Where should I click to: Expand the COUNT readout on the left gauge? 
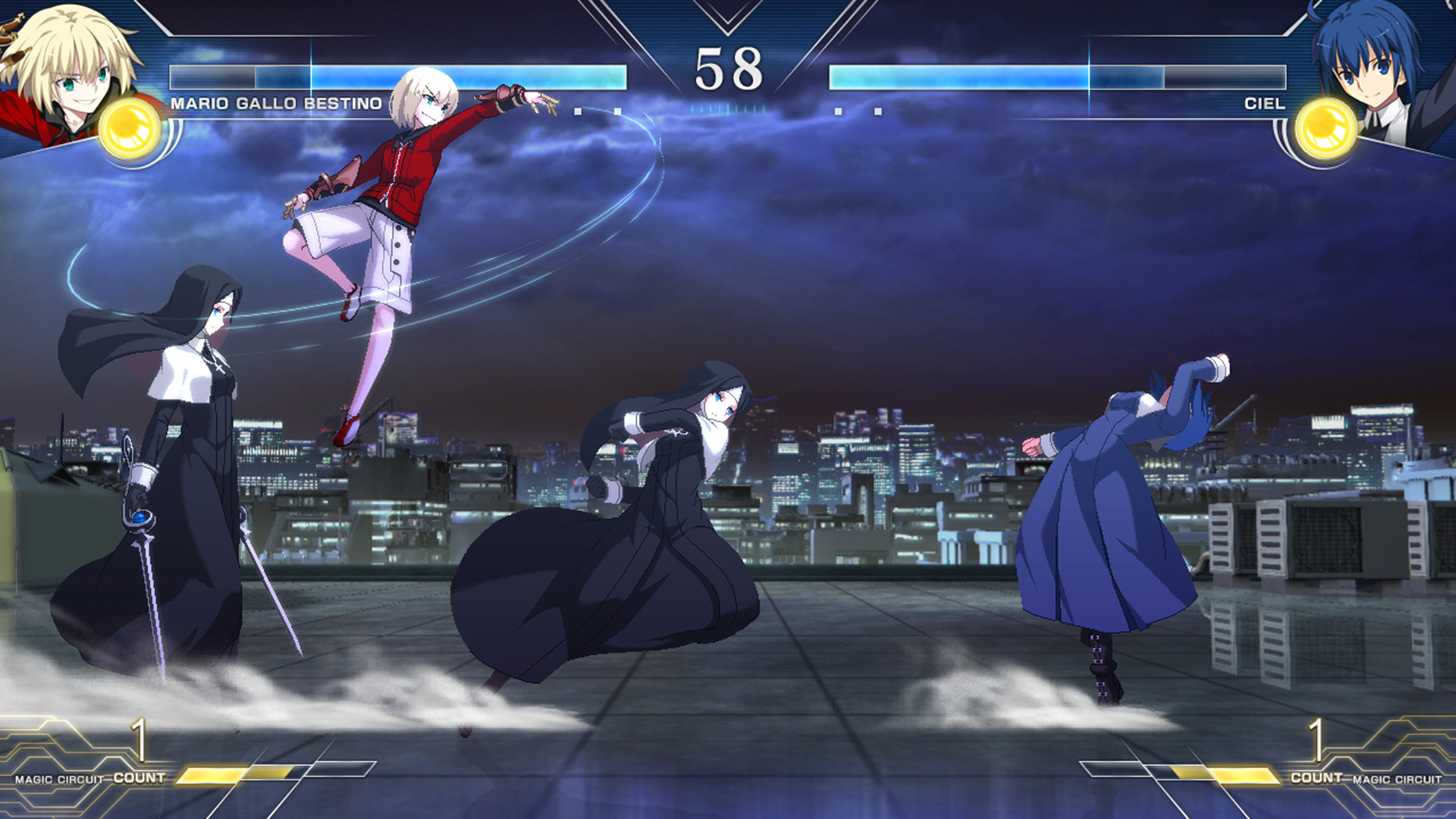coord(140,758)
